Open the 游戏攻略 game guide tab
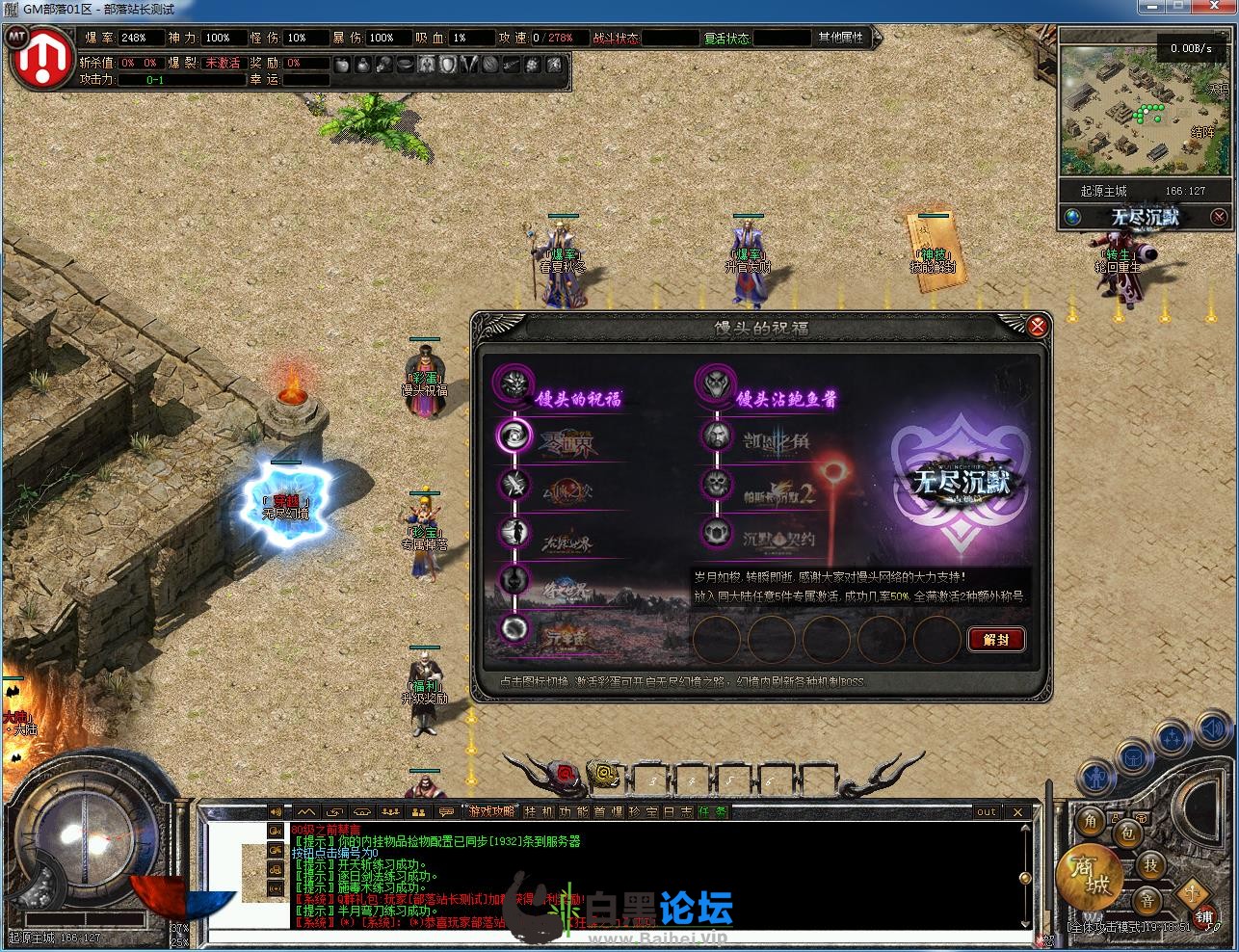This screenshot has height=952, width=1239. pyautogui.click(x=491, y=812)
